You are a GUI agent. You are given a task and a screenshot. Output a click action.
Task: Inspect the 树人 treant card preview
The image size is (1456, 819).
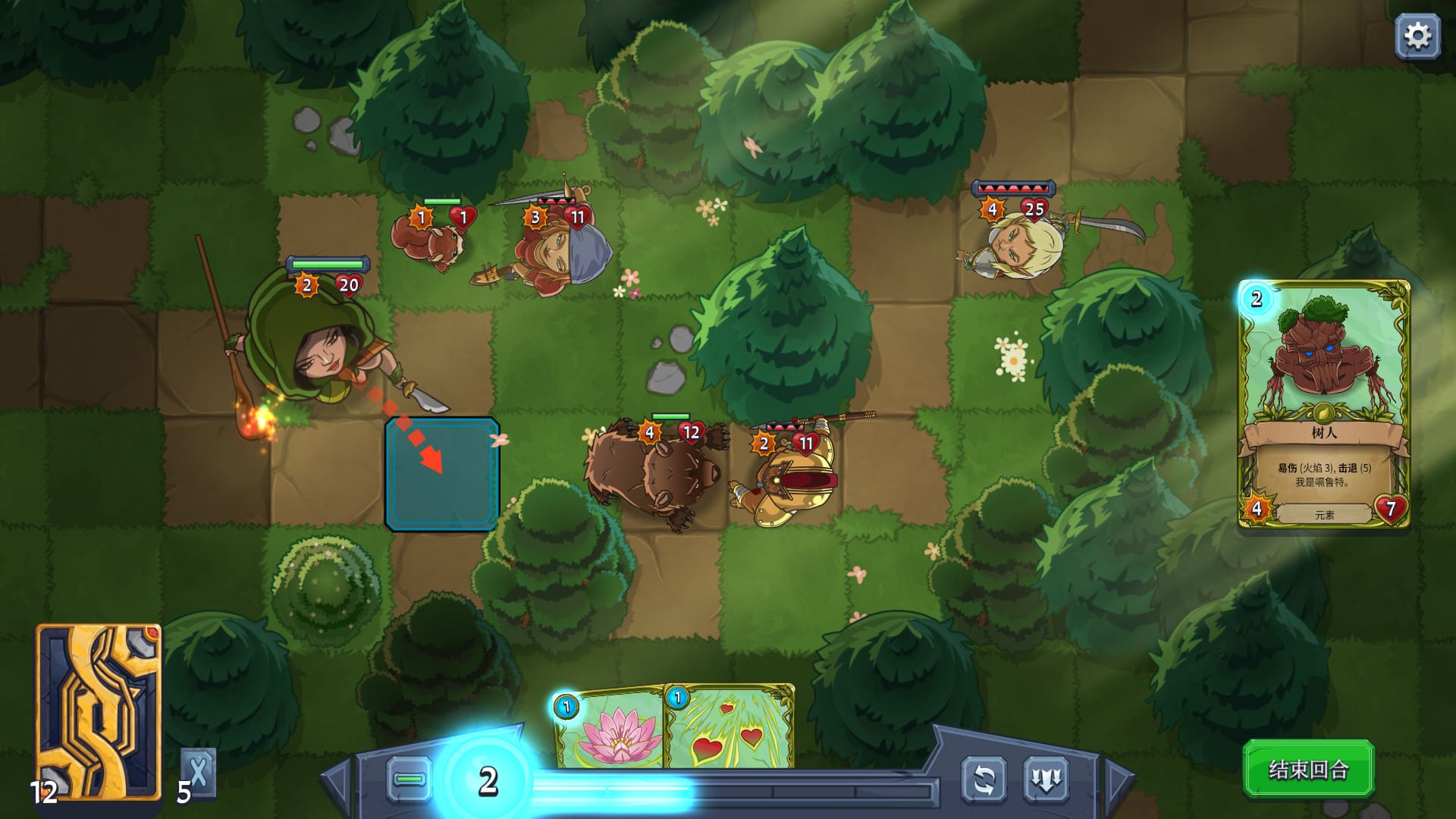tap(1323, 404)
